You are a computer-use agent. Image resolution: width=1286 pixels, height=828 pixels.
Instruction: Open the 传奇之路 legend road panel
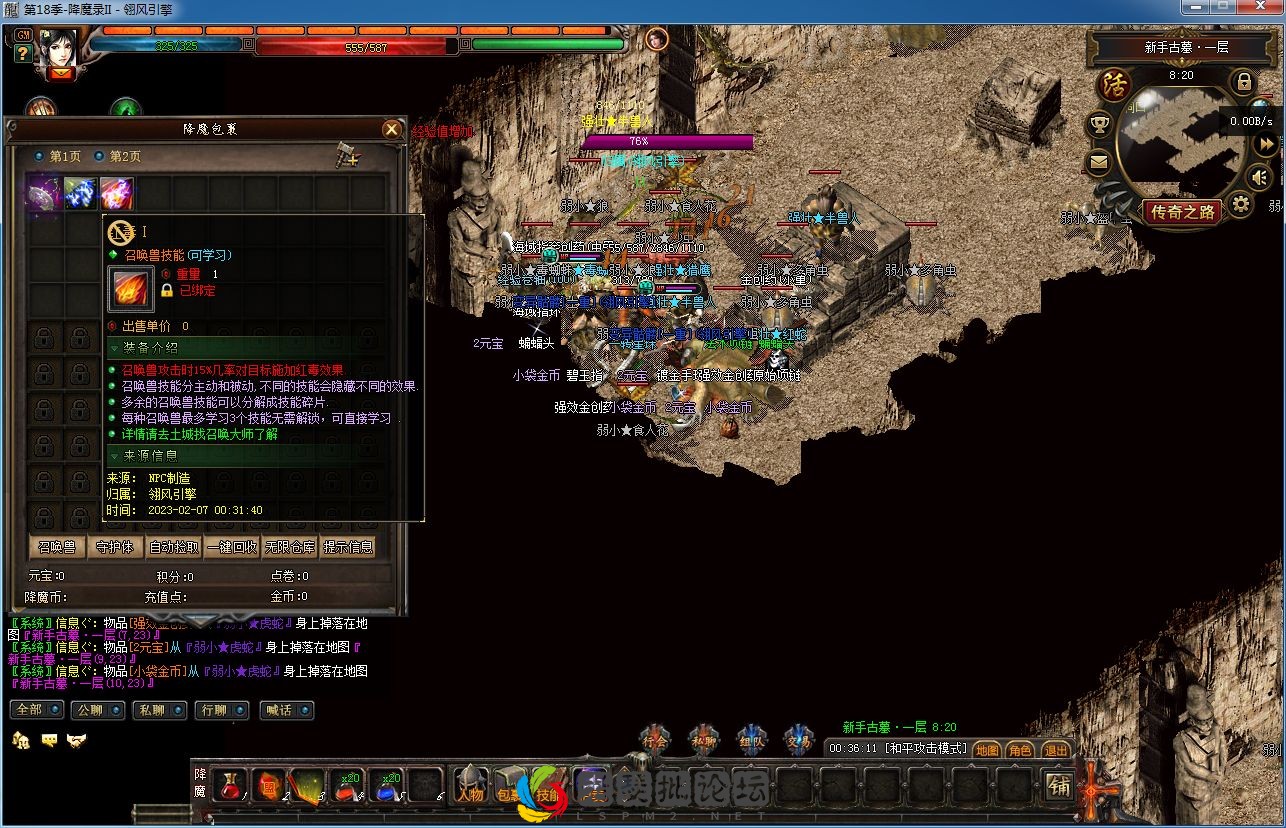[1183, 212]
